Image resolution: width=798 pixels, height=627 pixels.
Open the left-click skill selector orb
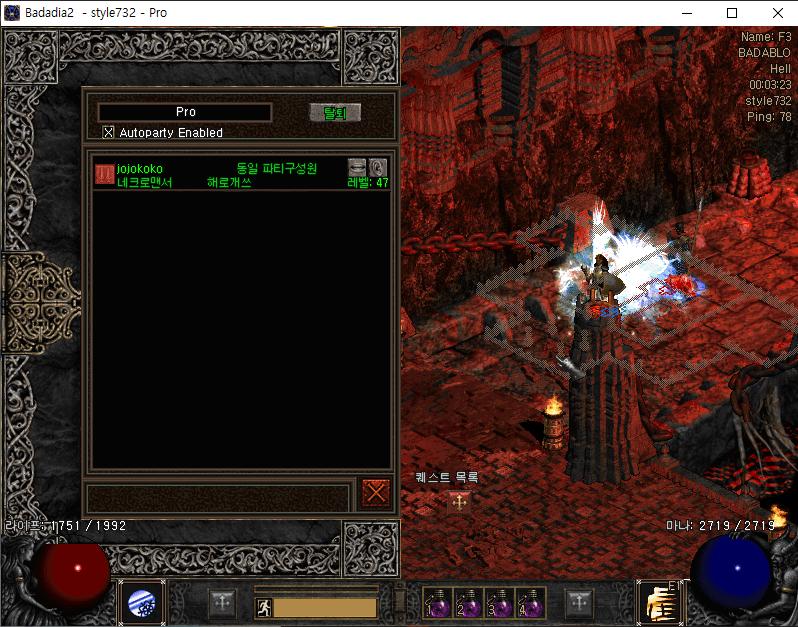point(141,603)
